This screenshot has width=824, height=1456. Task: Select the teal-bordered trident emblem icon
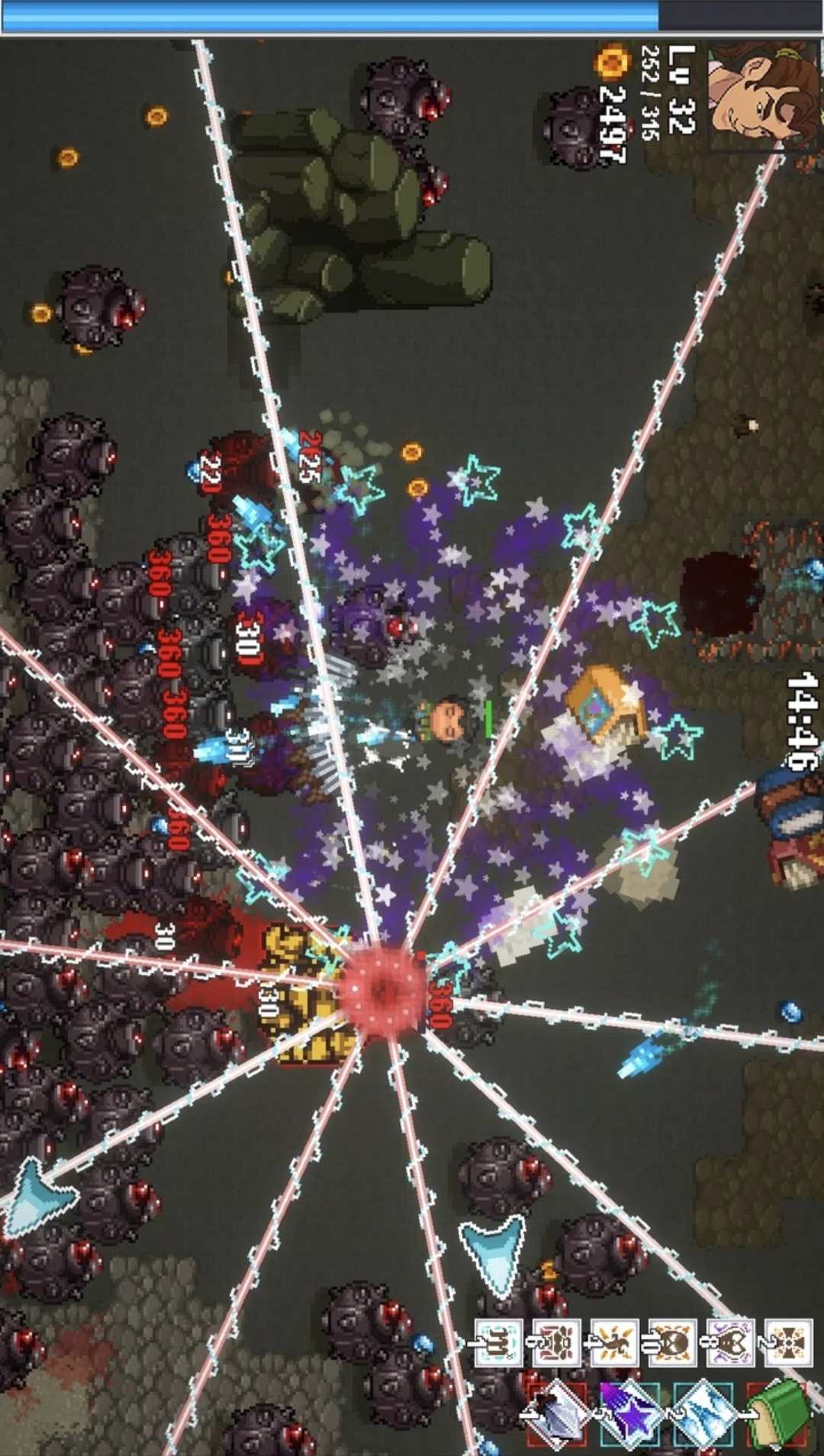click(498, 1343)
